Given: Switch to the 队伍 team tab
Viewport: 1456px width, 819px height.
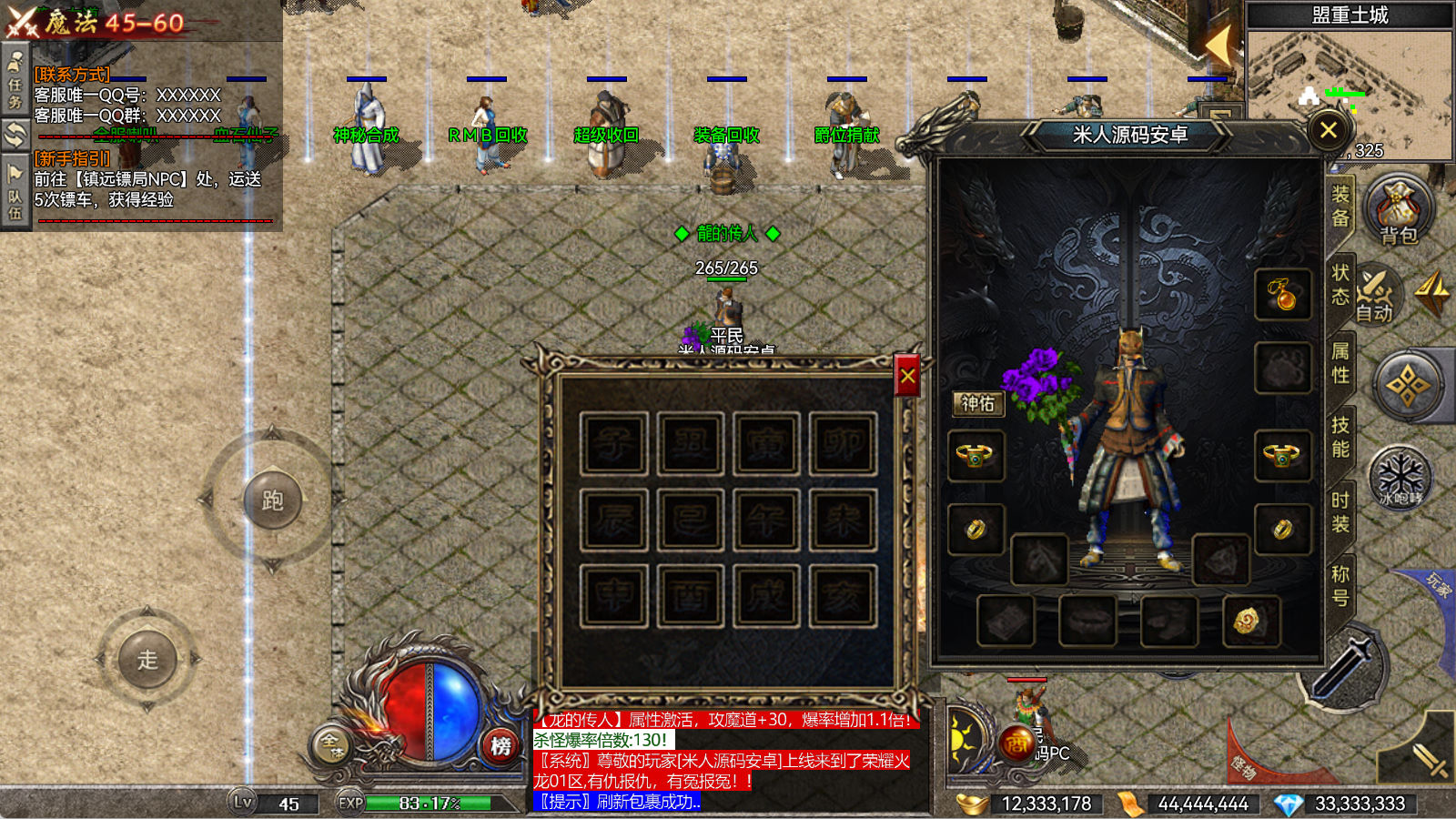Looking at the screenshot, I should pyautogui.click(x=15, y=196).
